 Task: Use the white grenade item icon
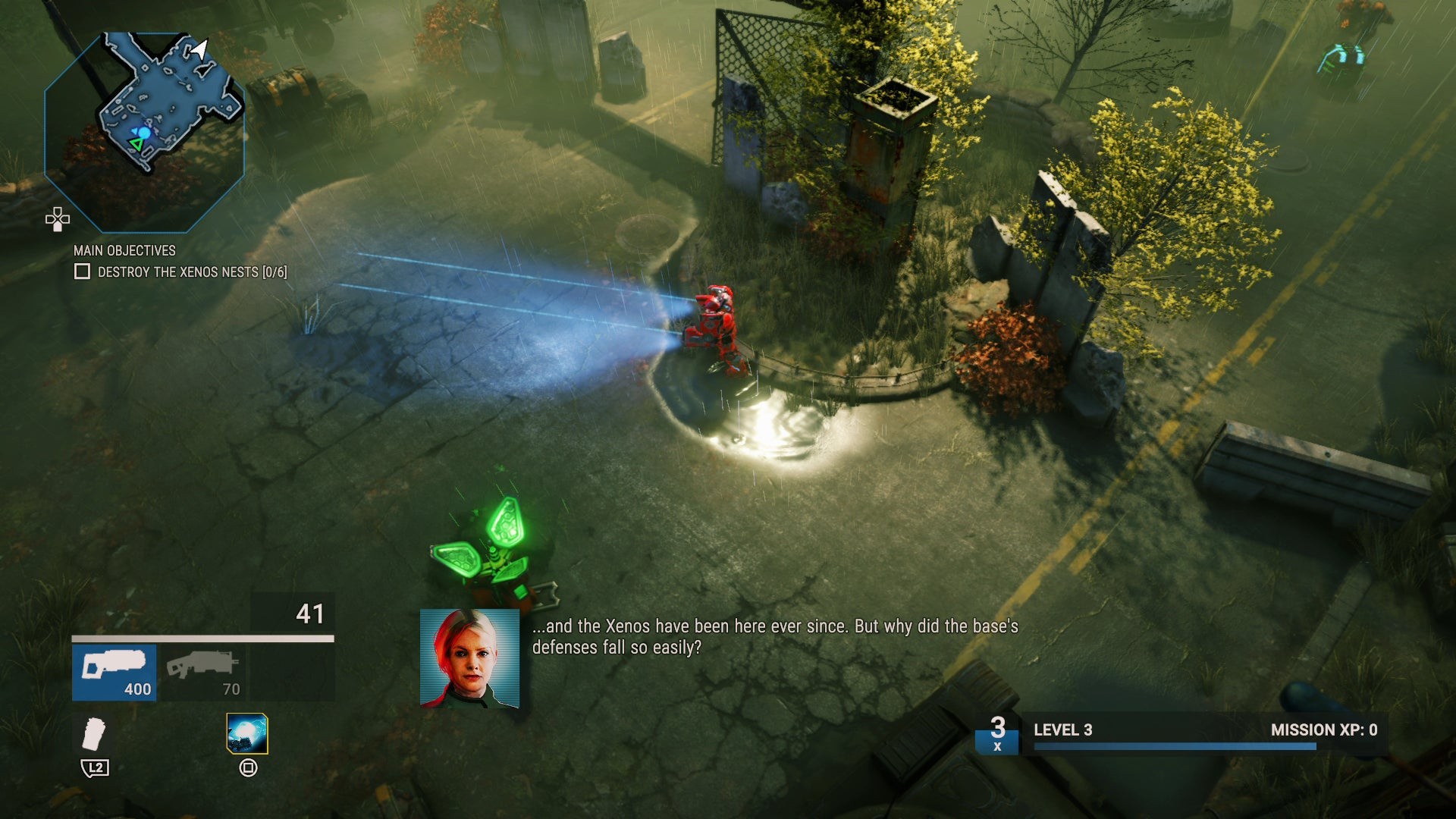(94, 733)
